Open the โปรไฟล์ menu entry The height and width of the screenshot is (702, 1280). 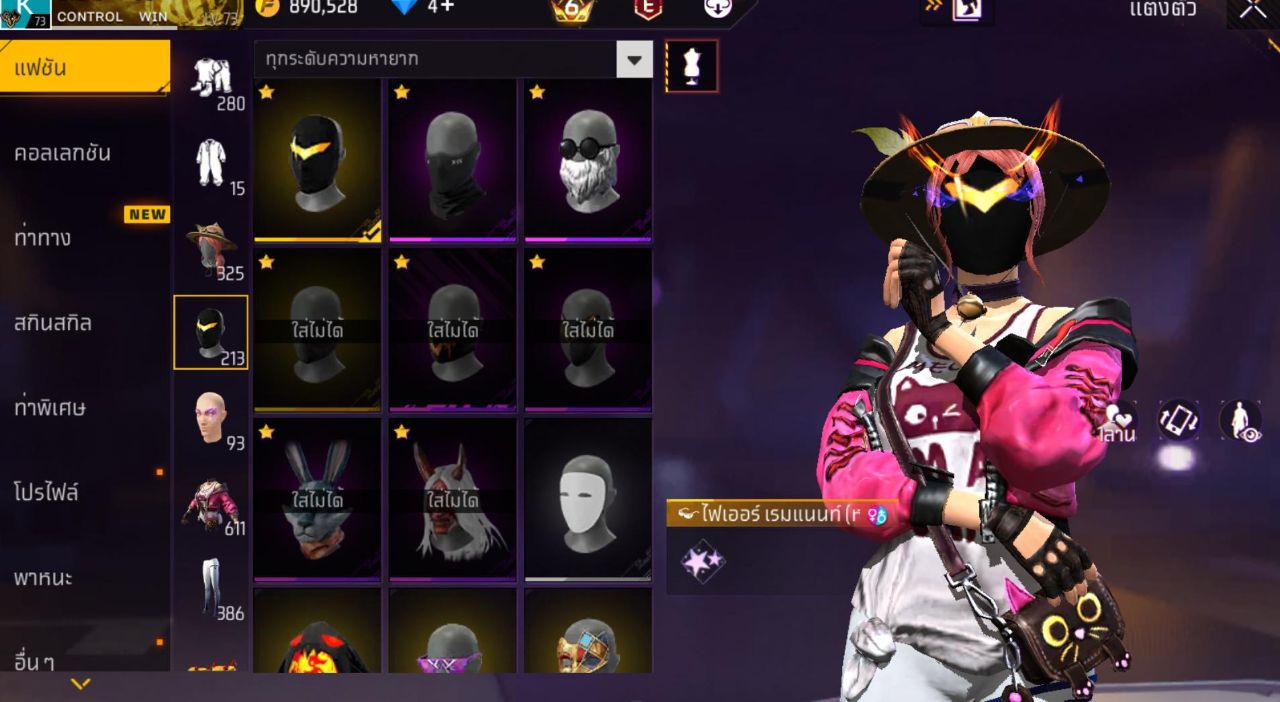(x=46, y=492)
